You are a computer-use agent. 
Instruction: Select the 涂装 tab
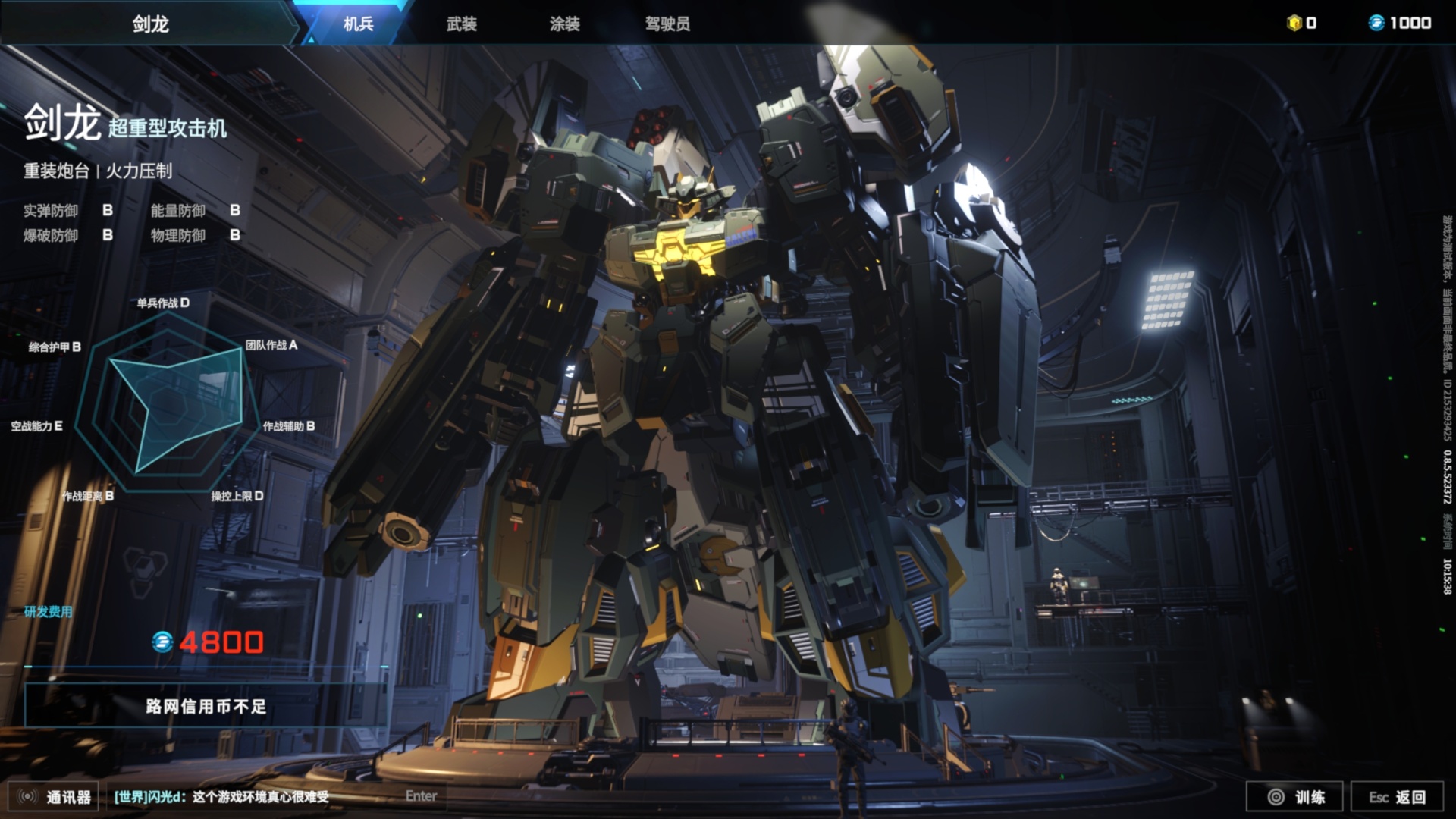564,24
